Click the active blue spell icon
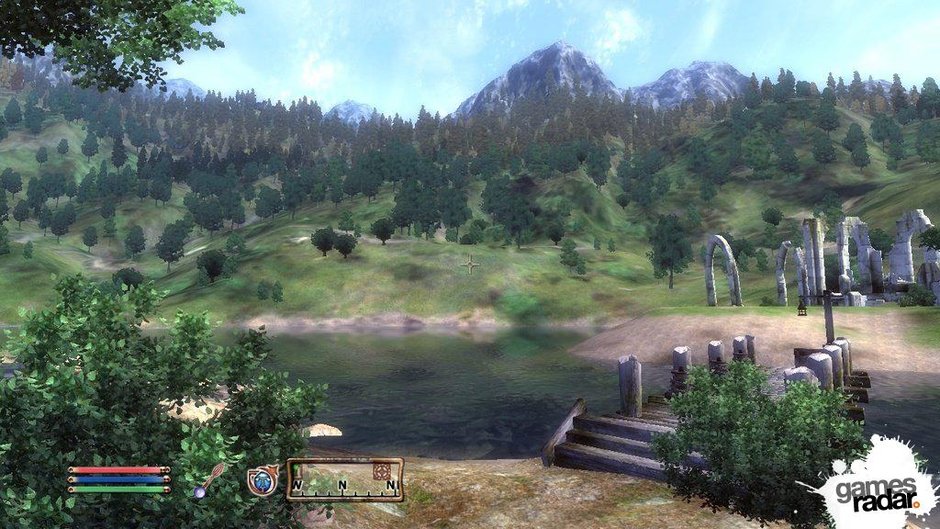This screenshot has width=940, height=529. pyautogui.click(x=260, y=481)
